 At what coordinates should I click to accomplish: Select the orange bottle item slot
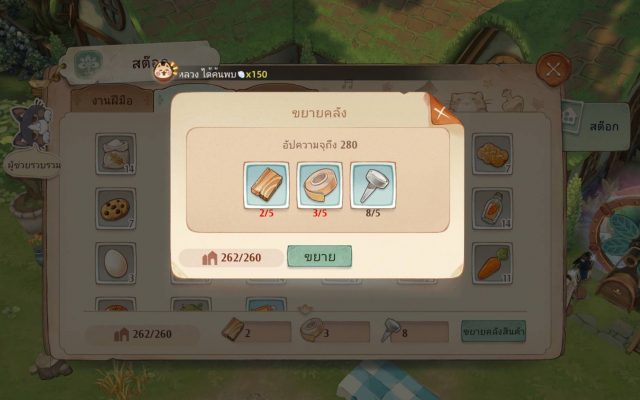point(491,208)
